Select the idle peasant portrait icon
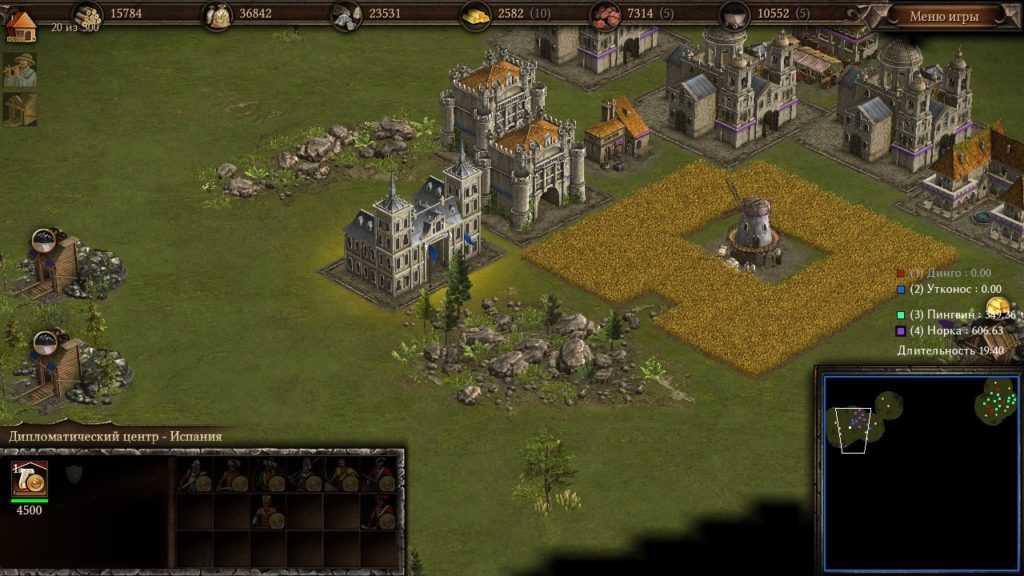Screen dimensions: 1024x576 pyautogui.click(x=20, y=70)
